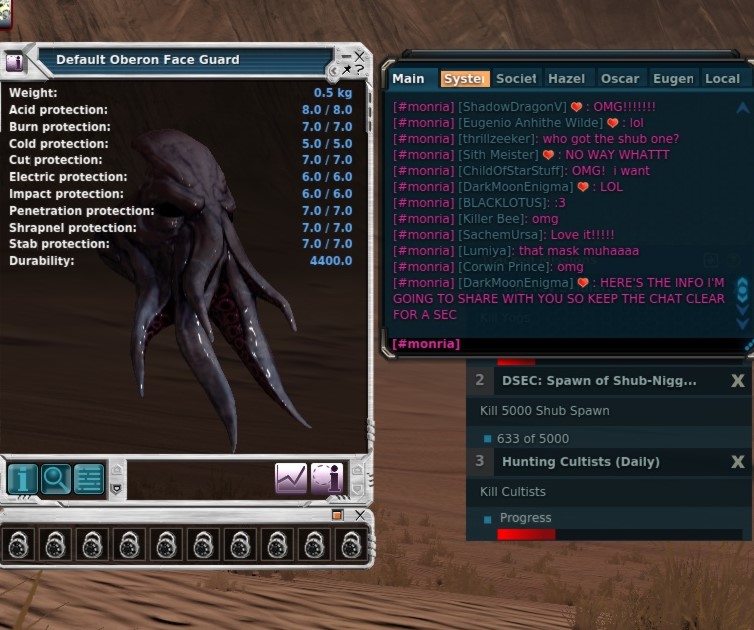Image resolution: width=754 pixels, height=630 pixels.
Task: Switch to the Main chat tab
Action: pos(408,79)
